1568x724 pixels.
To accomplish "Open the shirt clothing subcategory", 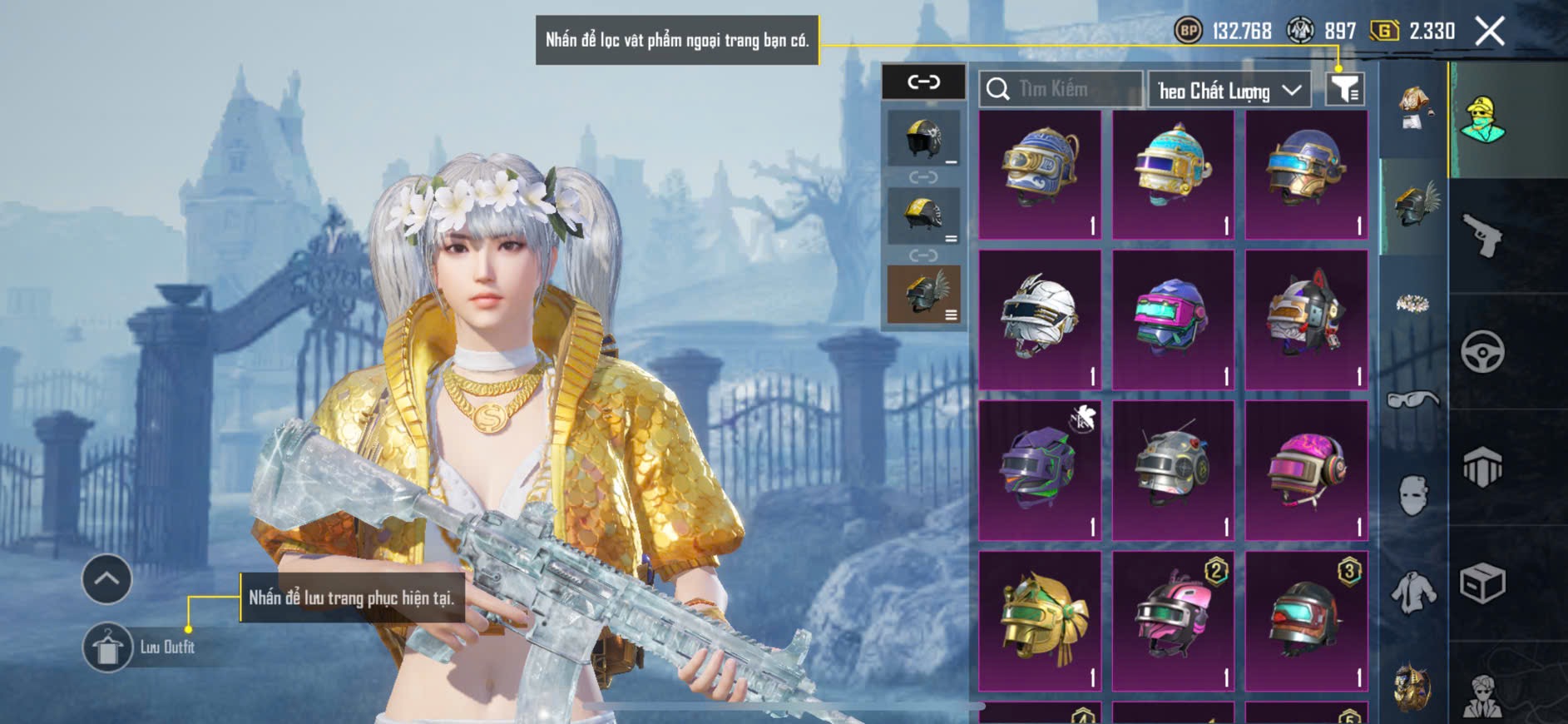I will click(1412, 593).
